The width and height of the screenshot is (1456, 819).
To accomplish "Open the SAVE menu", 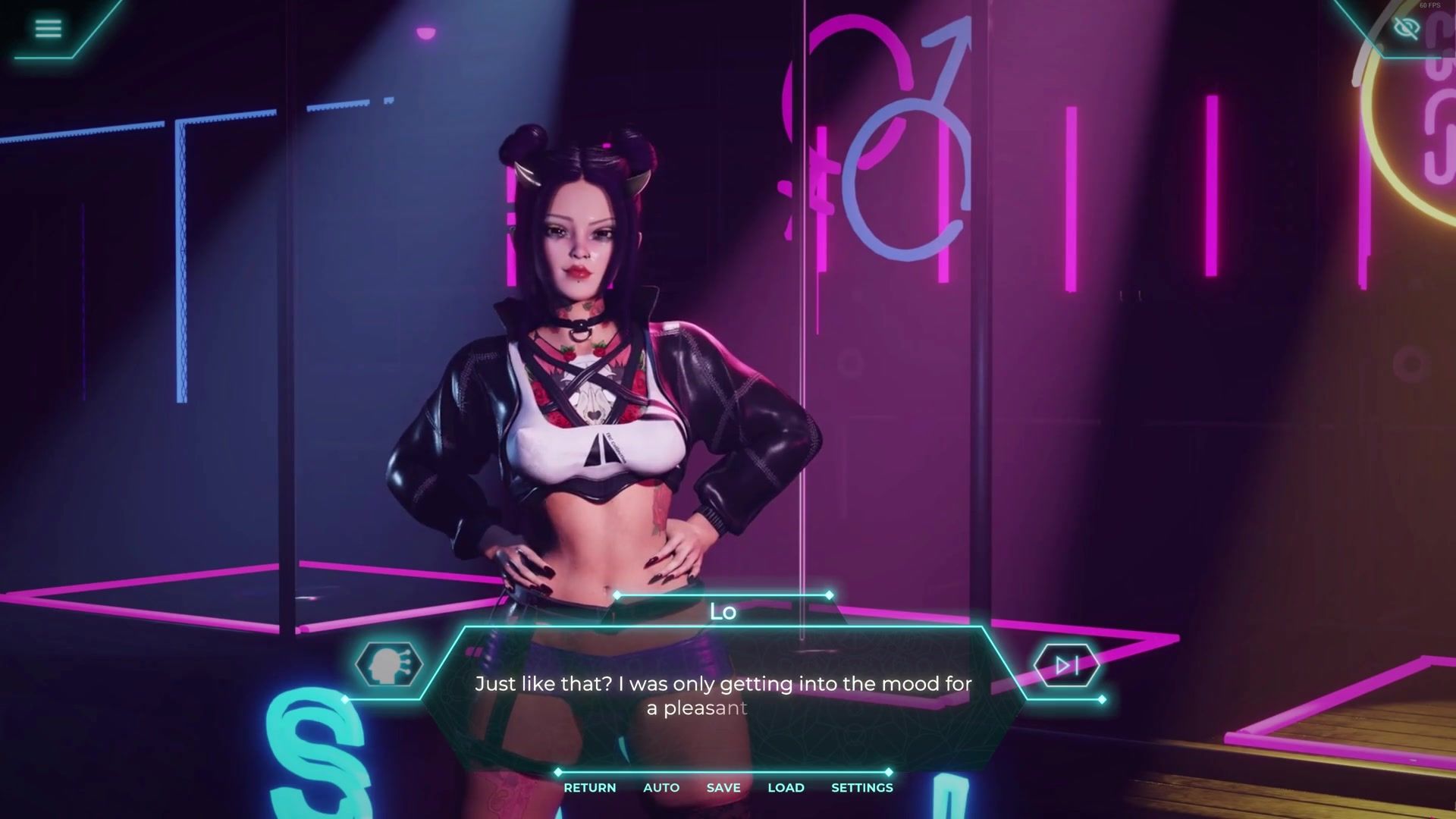I will click(x=723, y=787).
